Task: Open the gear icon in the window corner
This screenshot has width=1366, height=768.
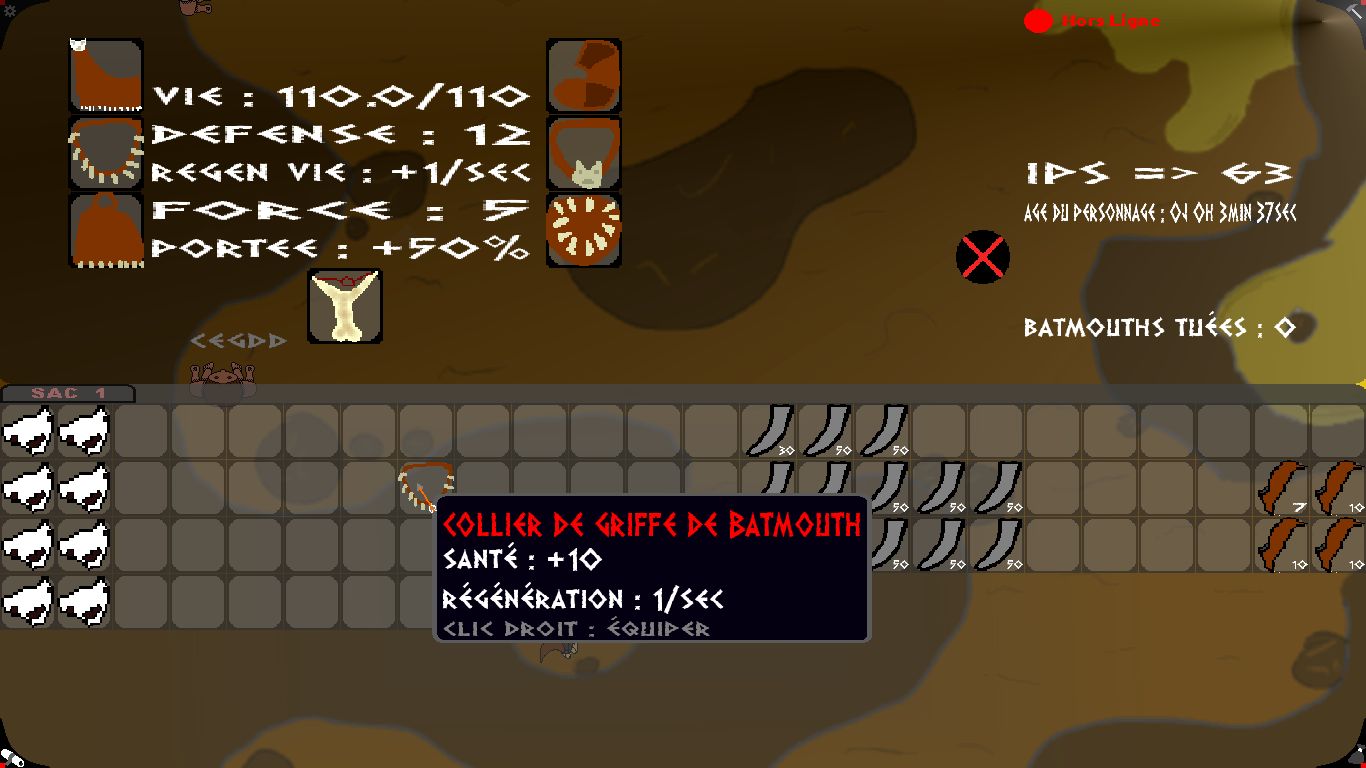Action: click(10, 10)
